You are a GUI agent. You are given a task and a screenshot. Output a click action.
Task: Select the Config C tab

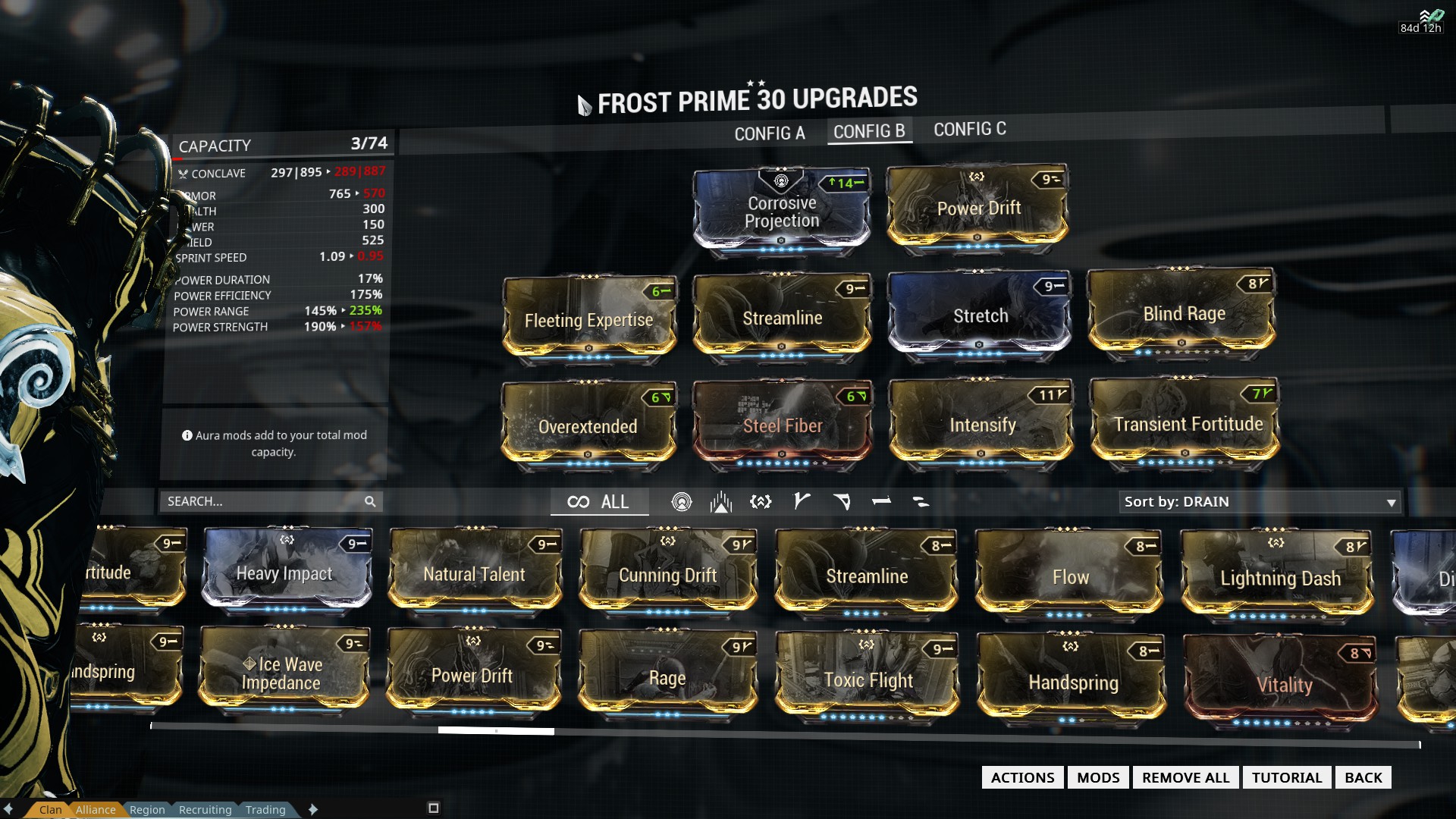click(x=969, y=130)
